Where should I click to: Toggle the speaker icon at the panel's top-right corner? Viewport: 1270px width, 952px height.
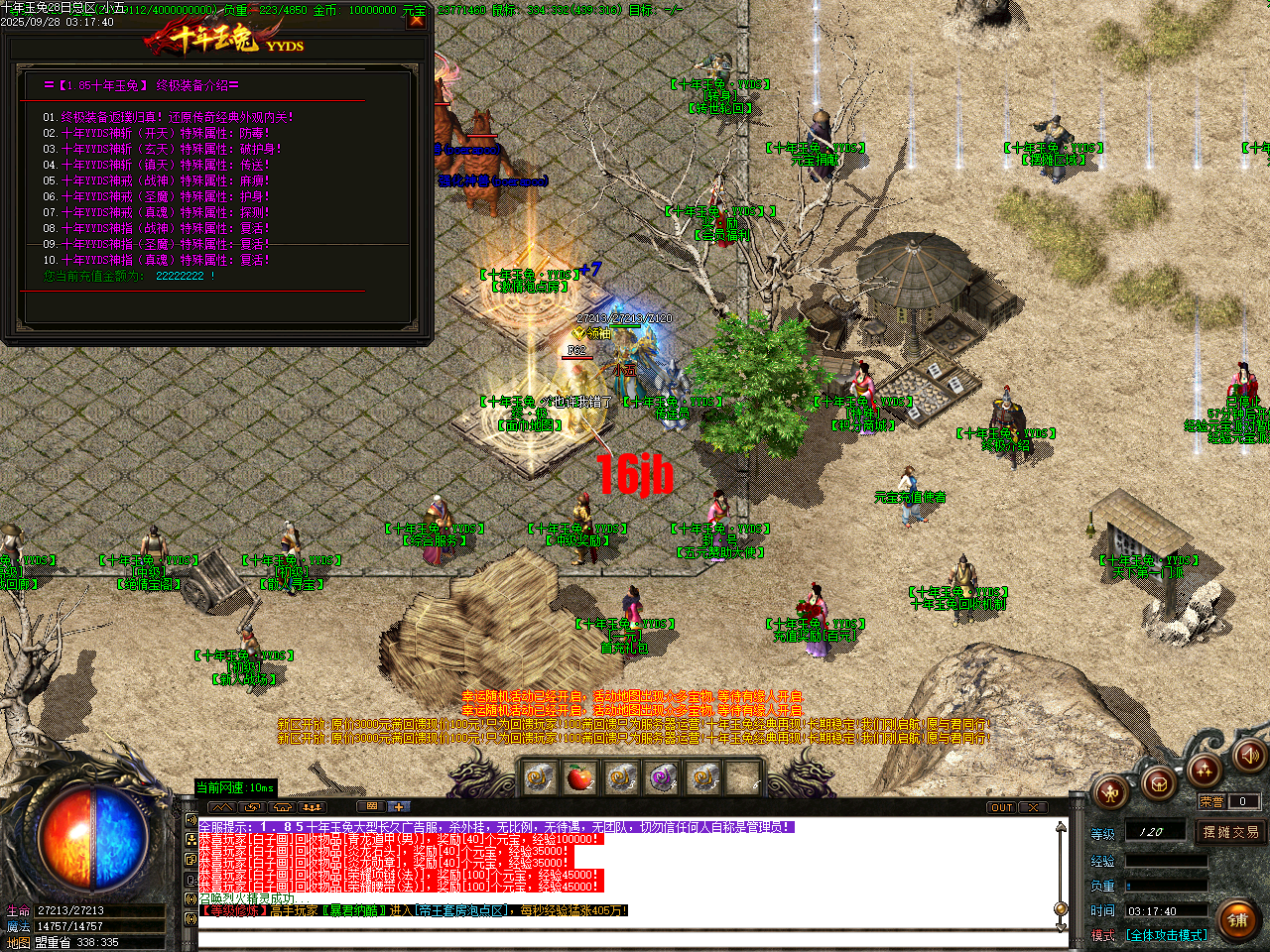tap(1248, 758)
